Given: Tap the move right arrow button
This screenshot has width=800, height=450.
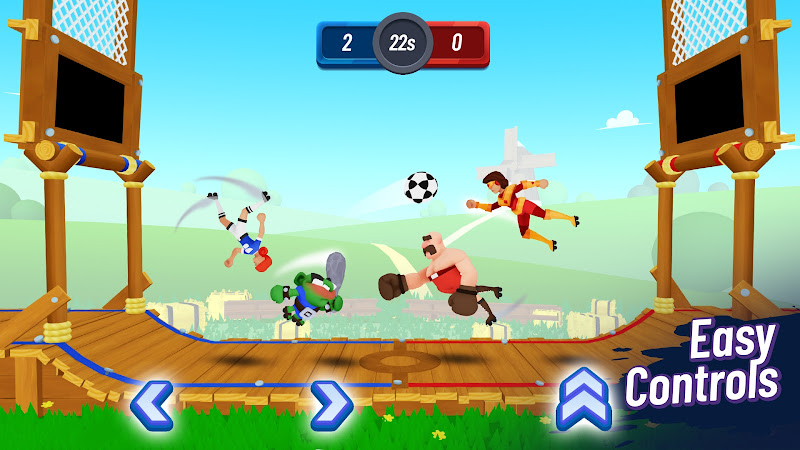Looking at the screenshot, I should tap(331, 405).
